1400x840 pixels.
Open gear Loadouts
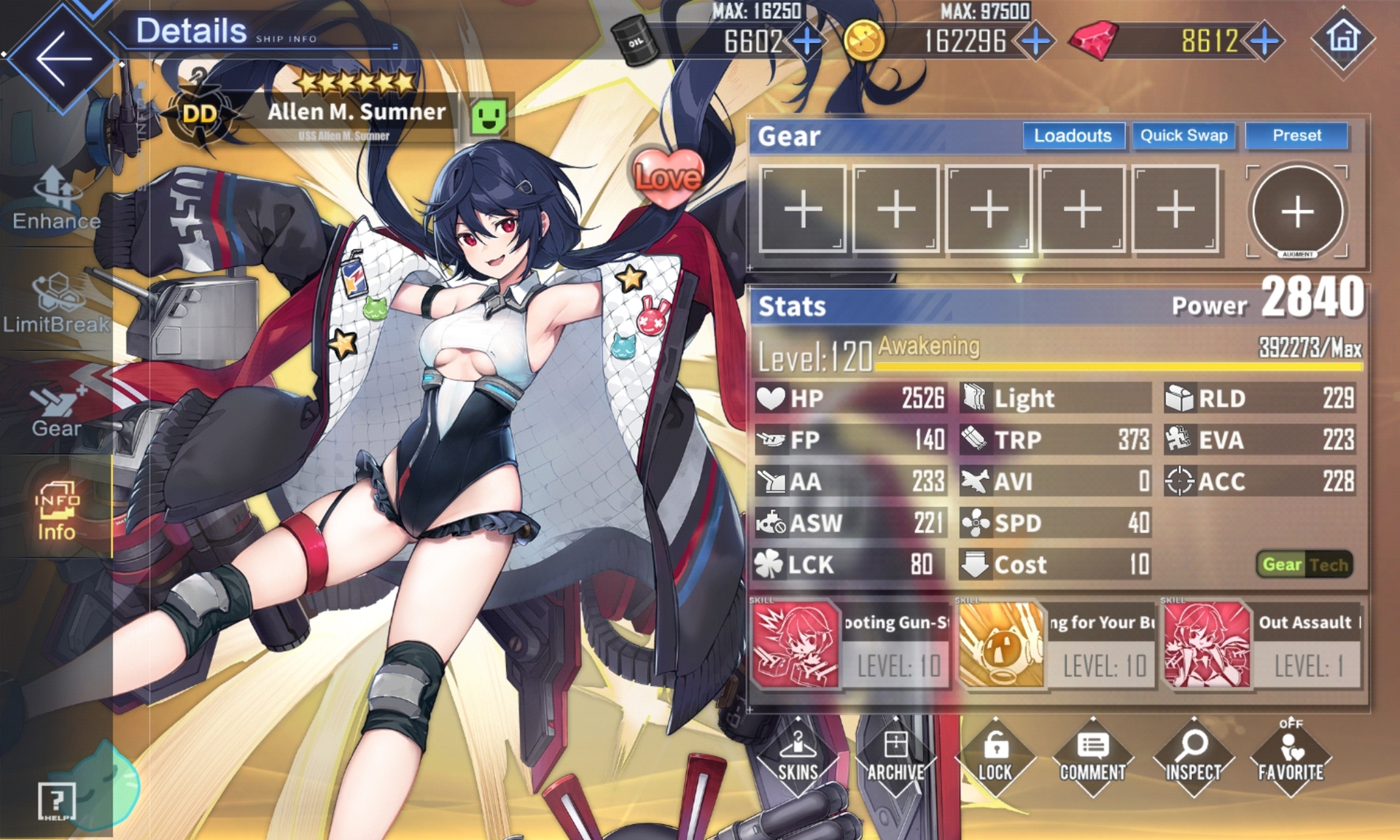(1073, 136)
